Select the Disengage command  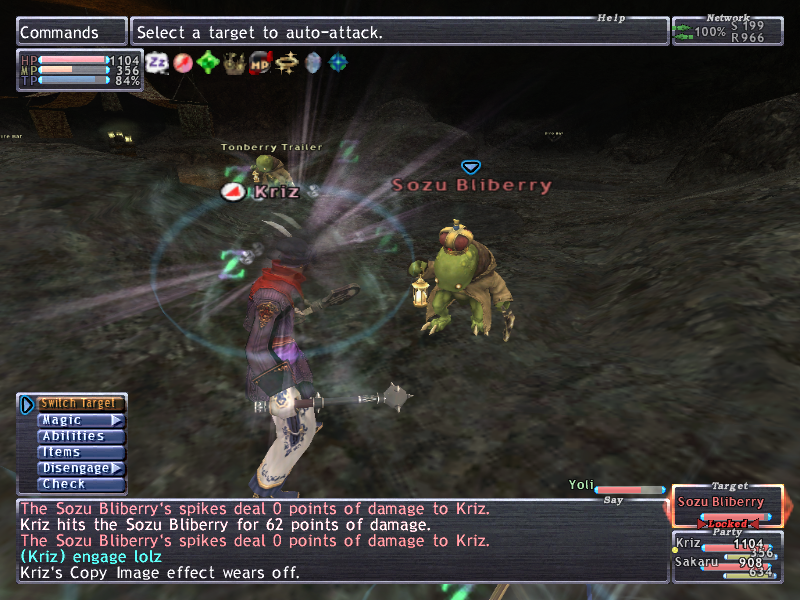78,468
